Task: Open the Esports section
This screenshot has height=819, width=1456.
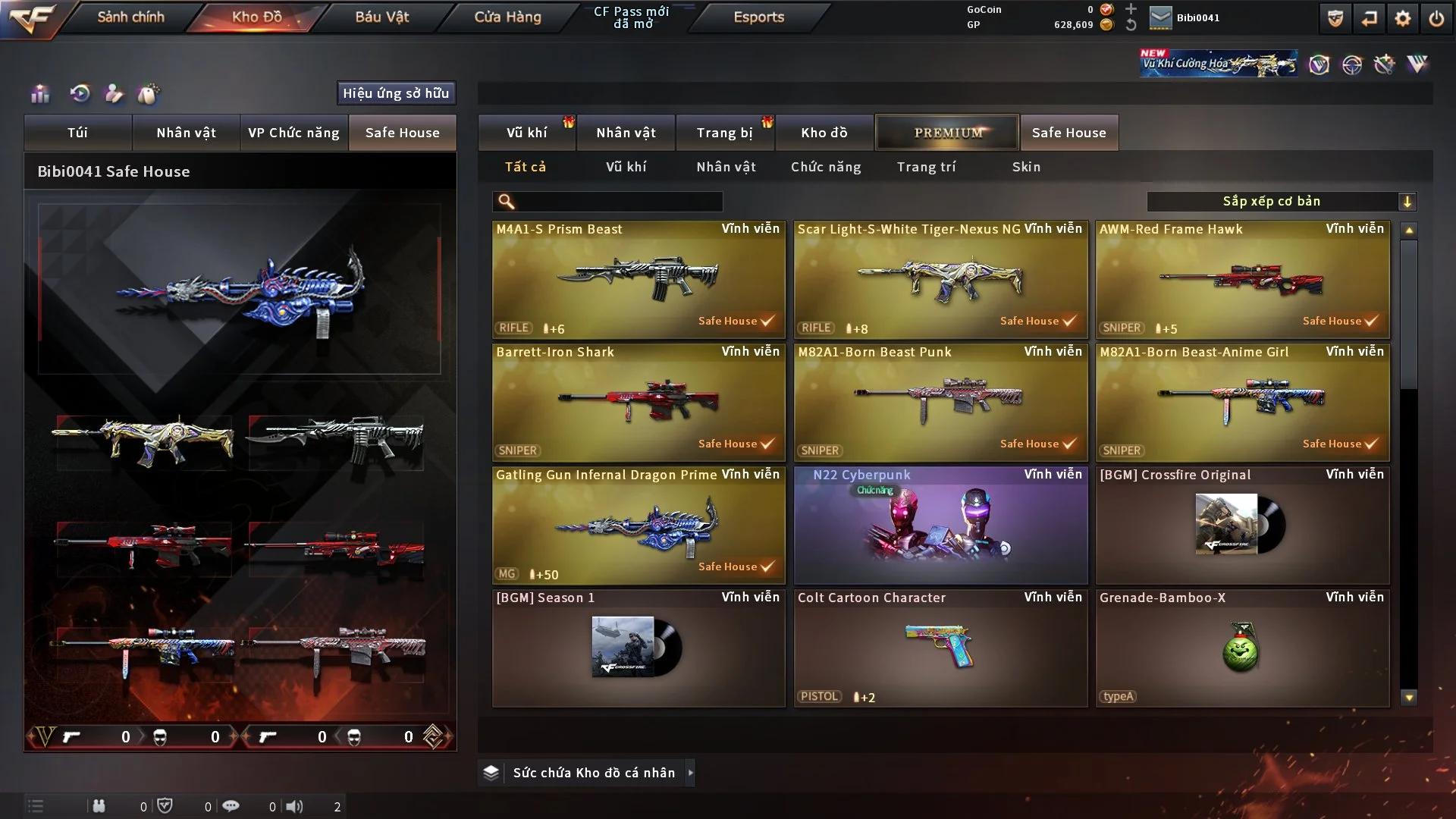Action: point(758,17)
